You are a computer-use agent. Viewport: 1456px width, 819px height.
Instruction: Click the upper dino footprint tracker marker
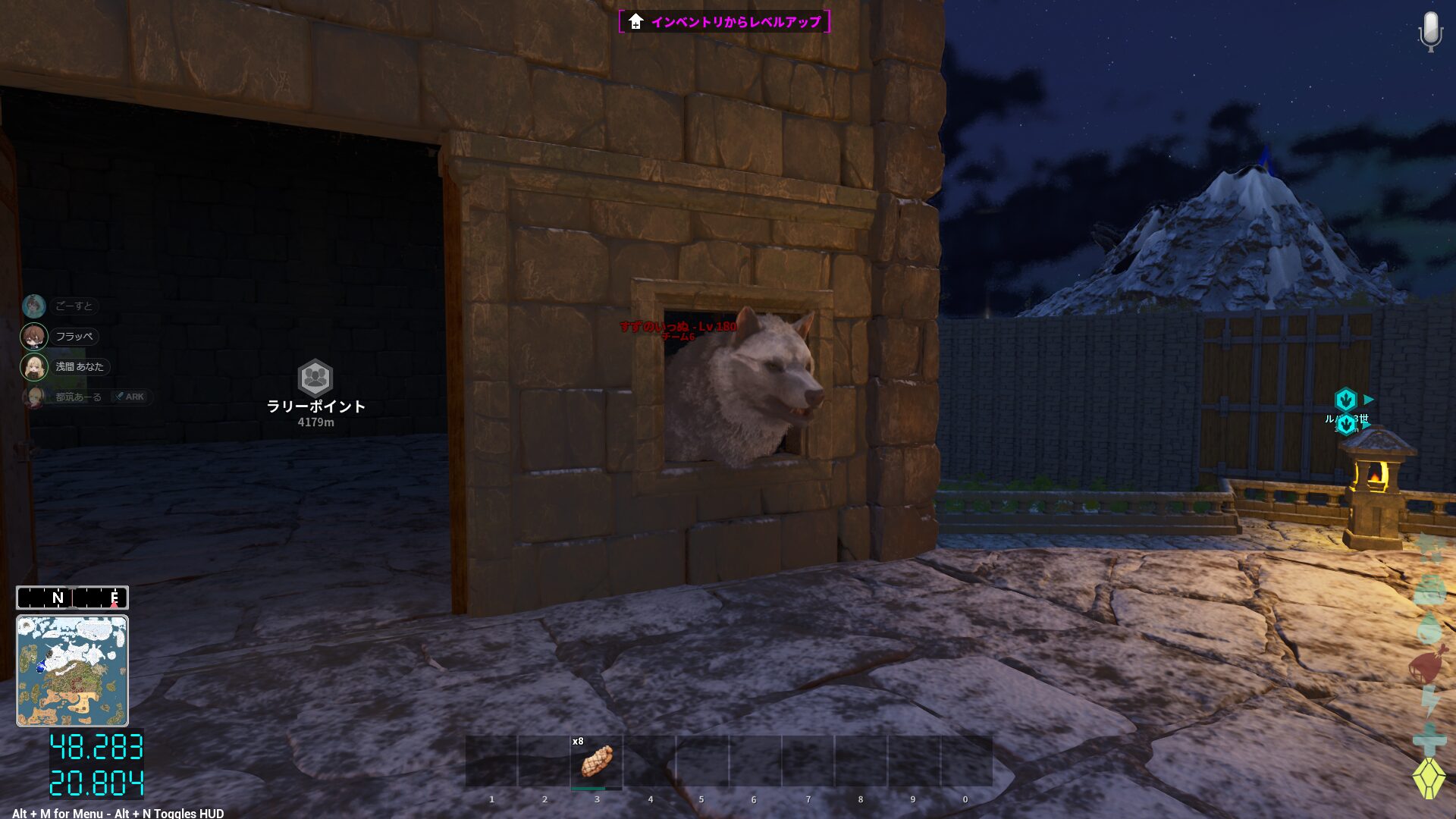pyautogui.click(x=1345, y=399)
